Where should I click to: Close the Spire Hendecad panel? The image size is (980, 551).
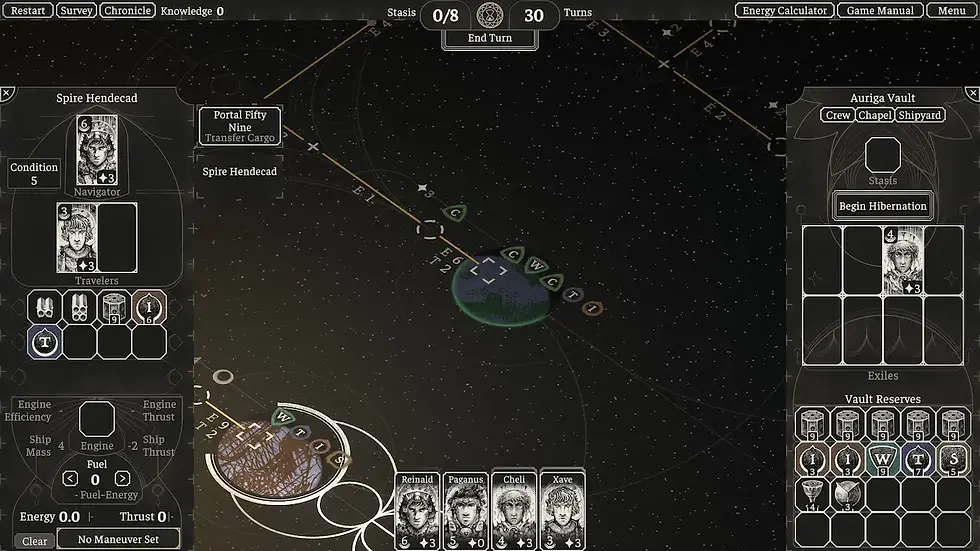(7, 93)
